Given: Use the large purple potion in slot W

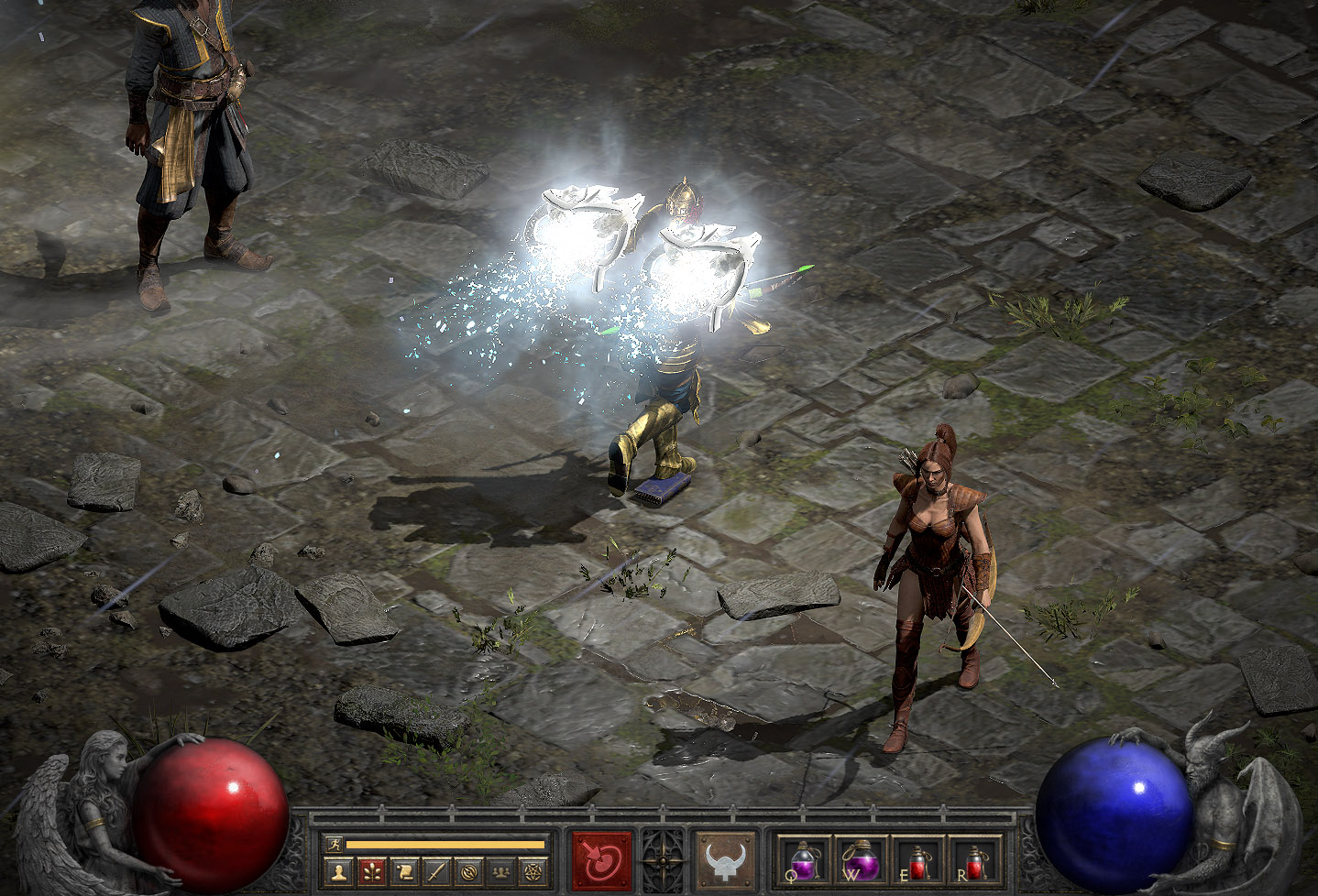Looking at the screenshot, I should coord(861,860).
